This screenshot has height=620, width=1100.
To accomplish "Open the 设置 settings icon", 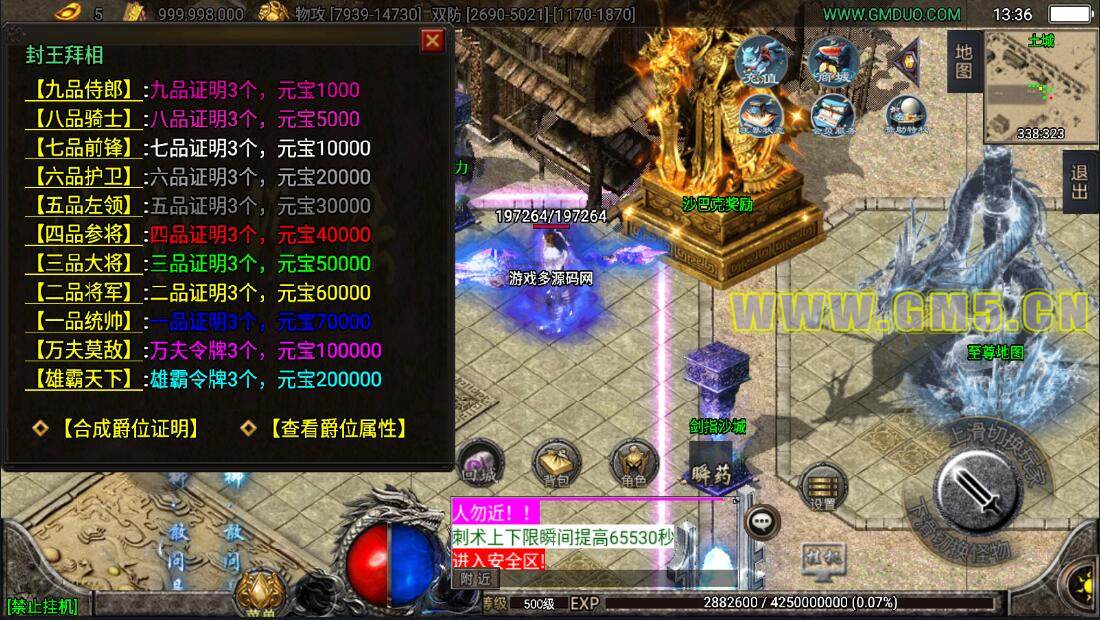I will tap(824, 488).
